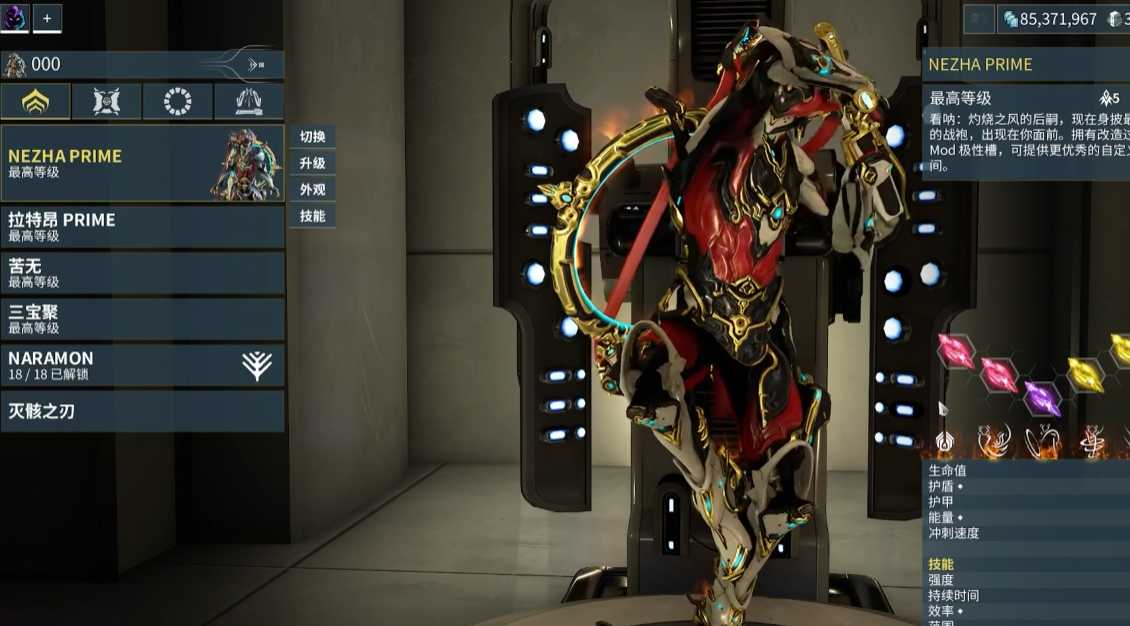Viewport: 1130px width, 626px height.
Task: Click the Warframe passive emblem ability icon
Action: click(x=943, y=440)
